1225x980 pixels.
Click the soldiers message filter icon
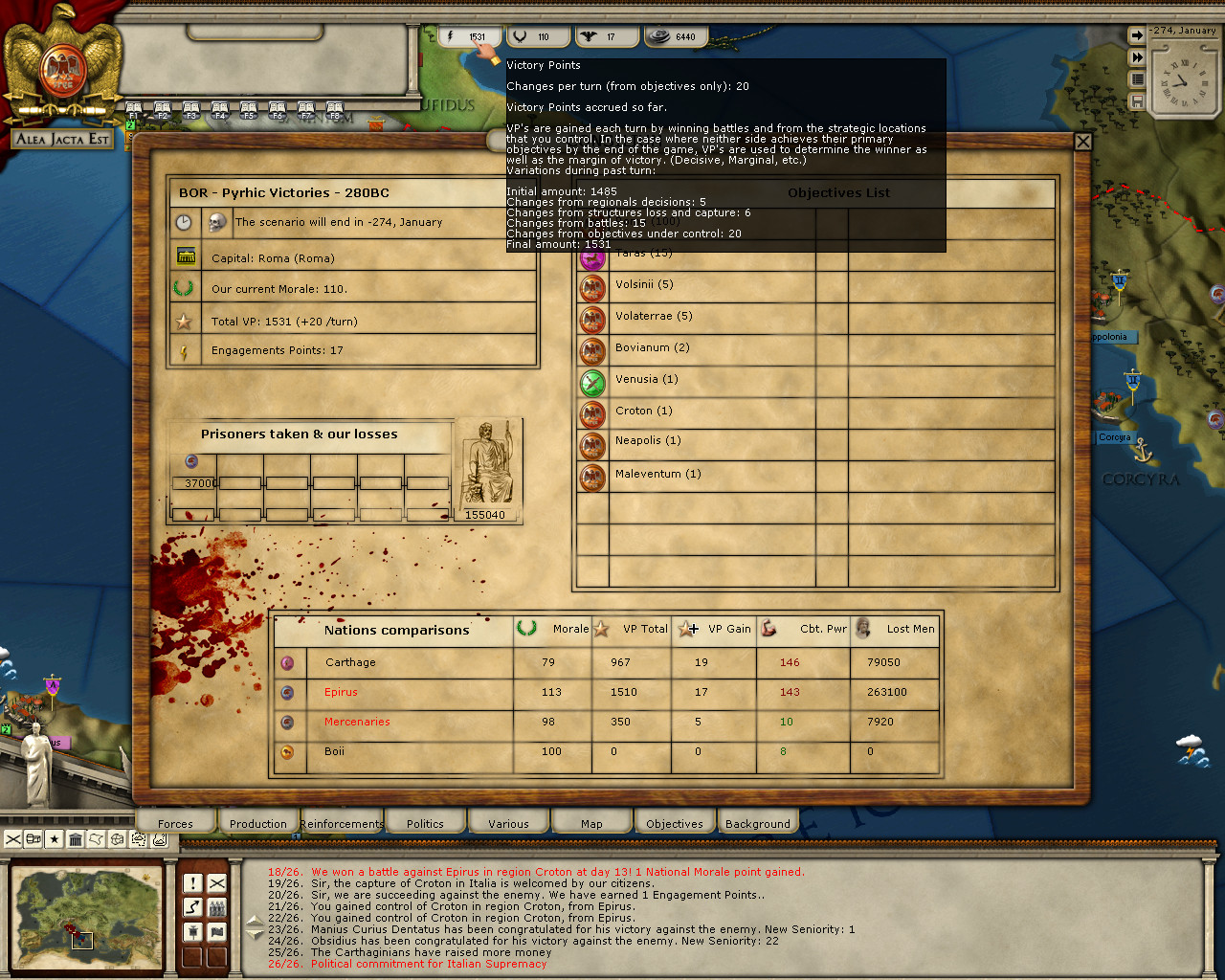217,907
